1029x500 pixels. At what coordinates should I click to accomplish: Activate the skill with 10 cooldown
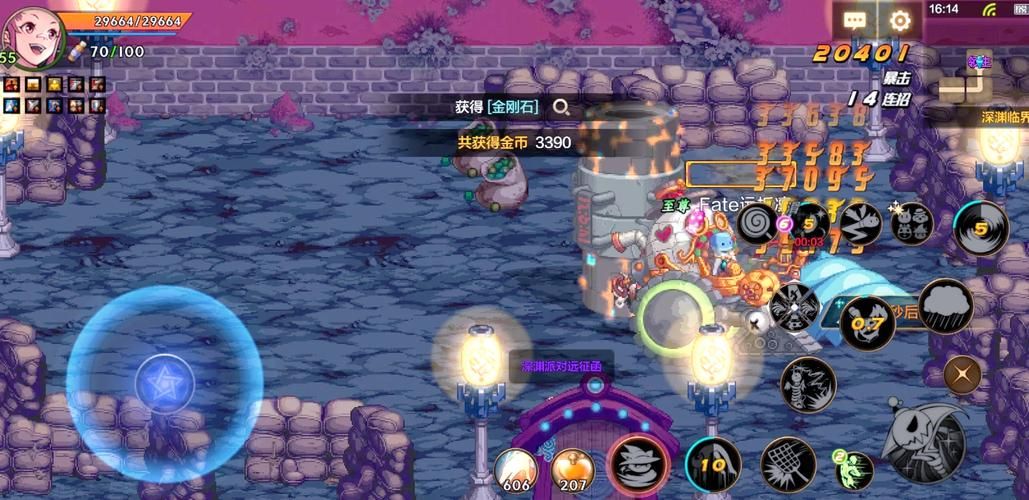click(713, 465)
